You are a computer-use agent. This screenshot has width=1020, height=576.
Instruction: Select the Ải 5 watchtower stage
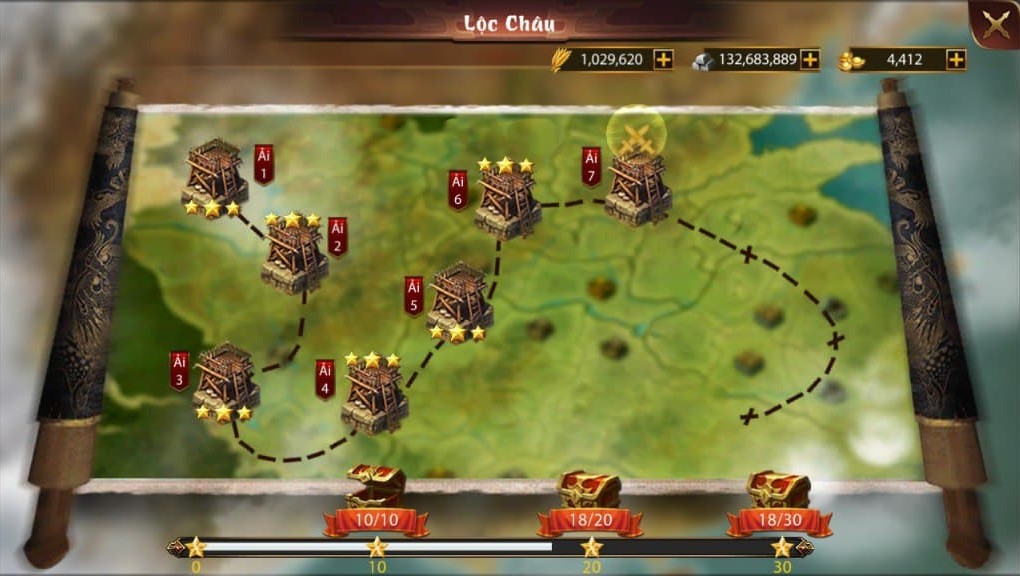click(x=459, y=298)
